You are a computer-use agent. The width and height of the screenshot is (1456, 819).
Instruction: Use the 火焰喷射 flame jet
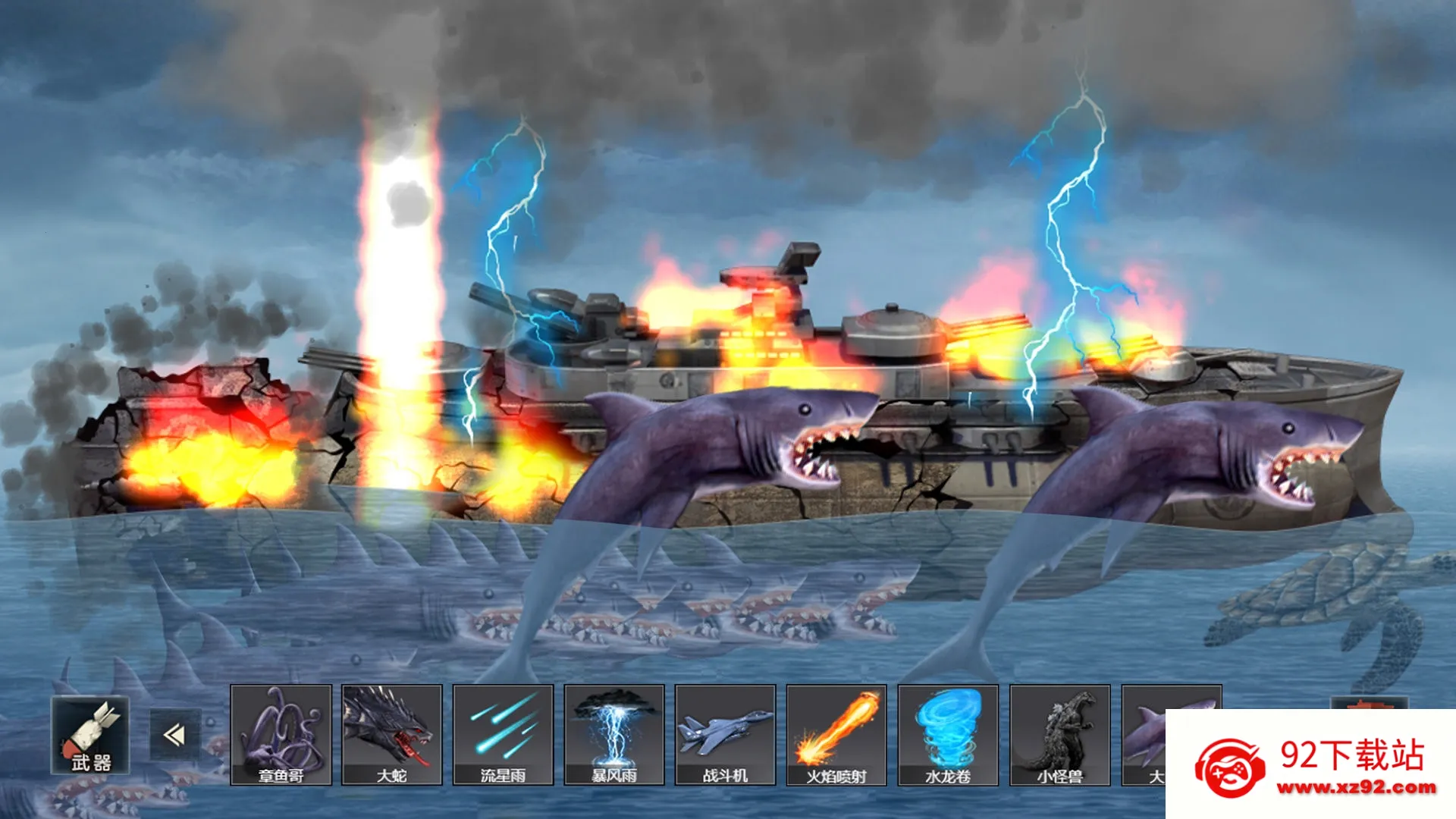[x=836, y=734]
